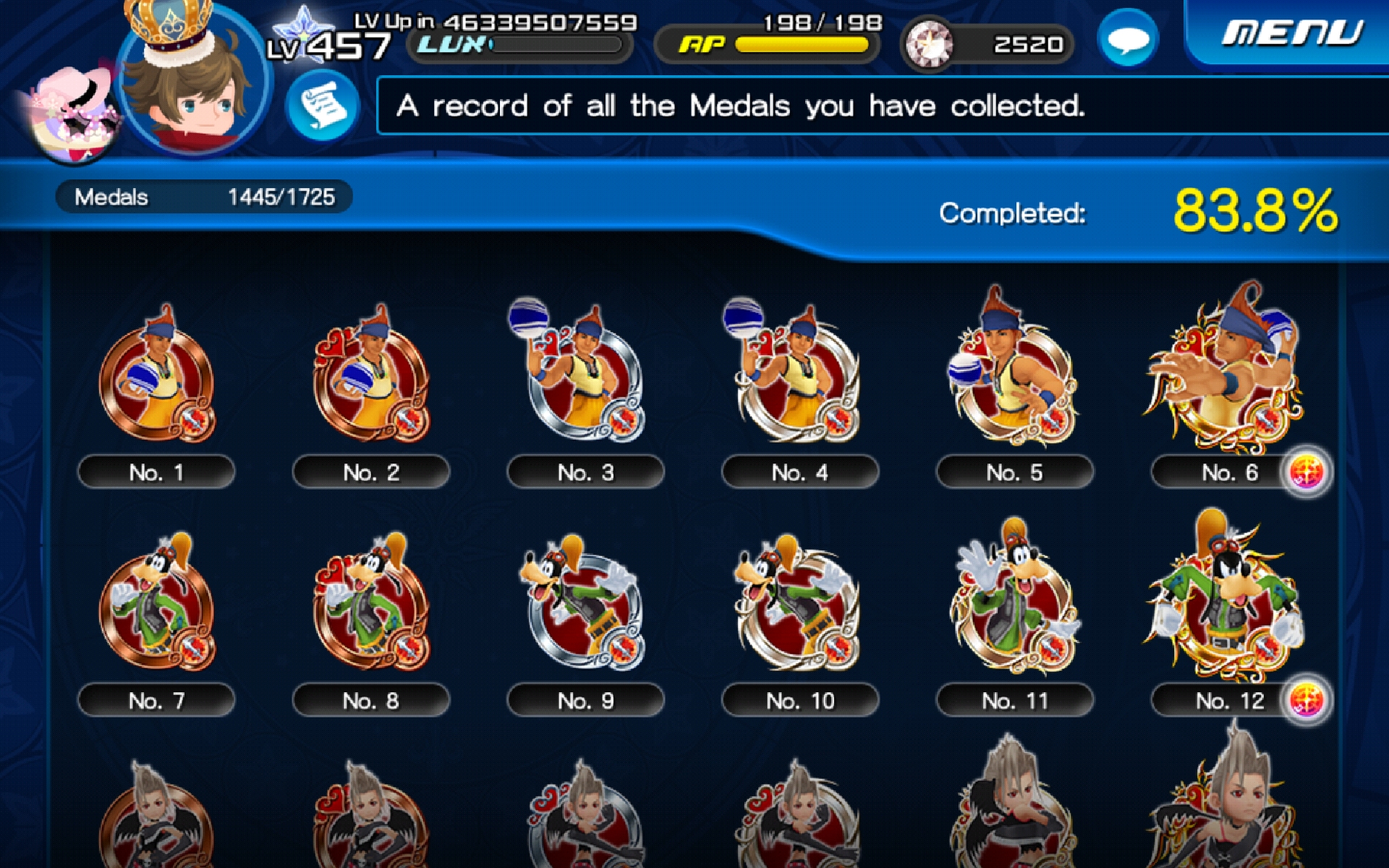Viewport: 1389px width, 868px height.
Task: Click the No. 10 medal name plate
Action: 799,700
